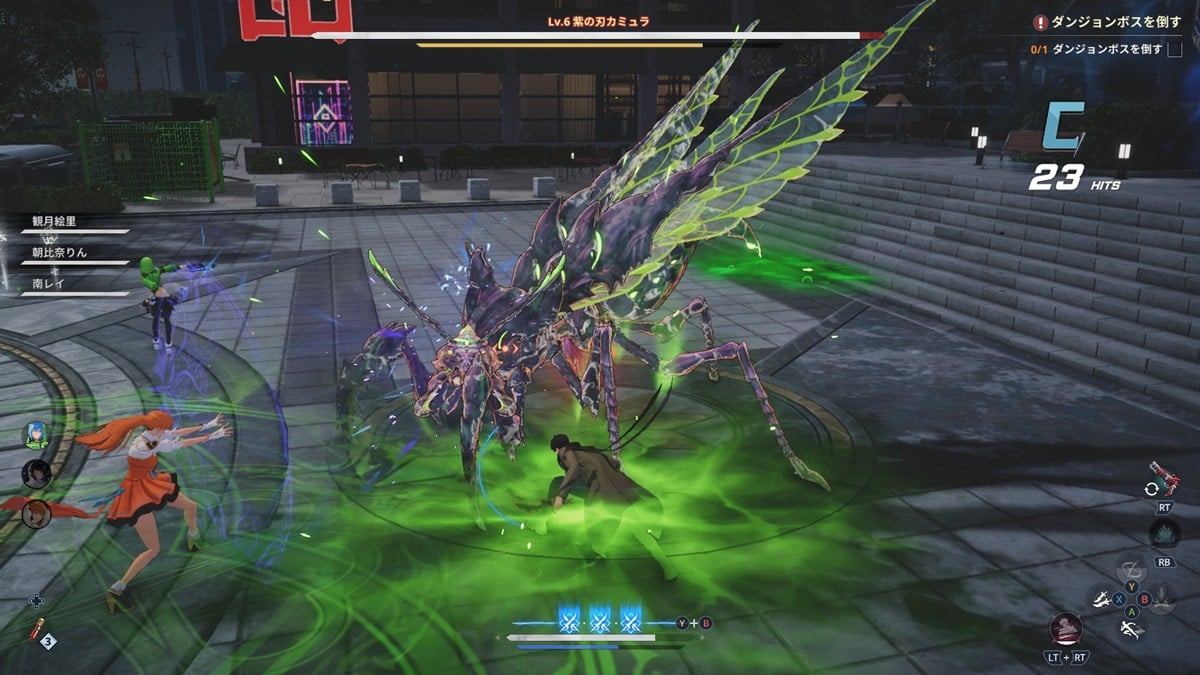Image resolution: width=1200 pixels, height=675 pixels.
Task: Click the dark-haired character portrait
Action: click(x=37, y=473)
